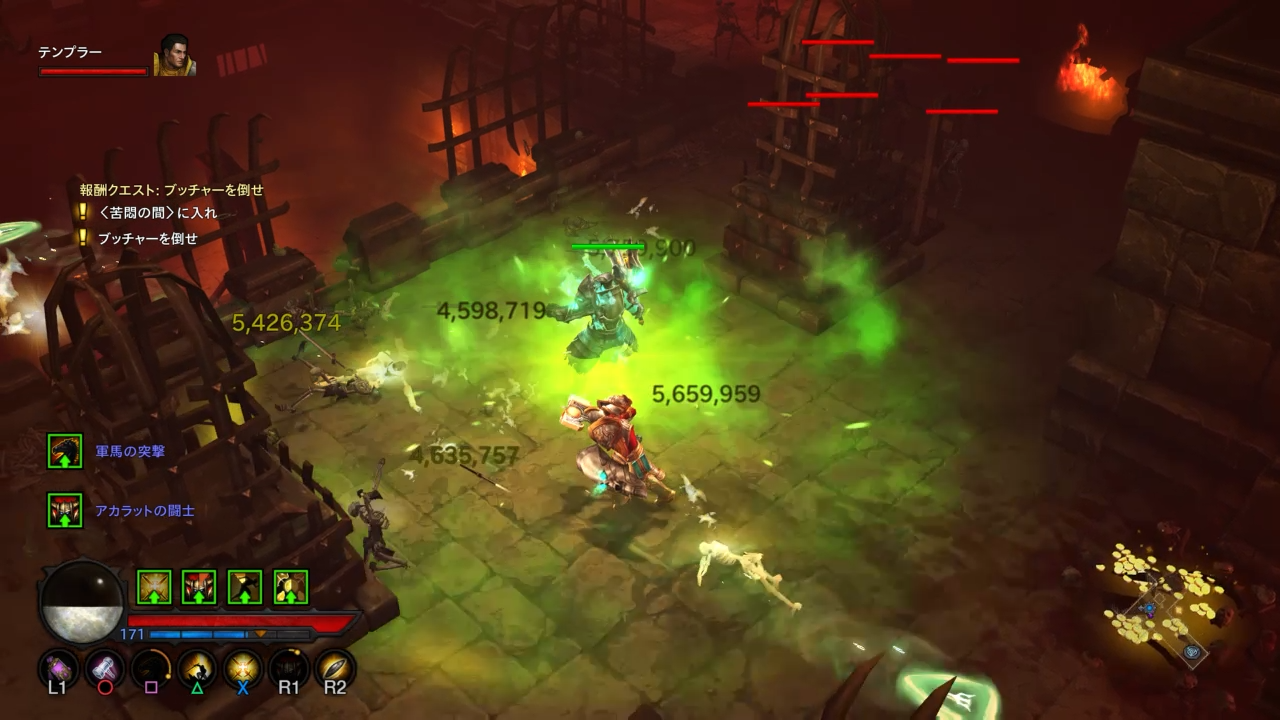Open the minimap overlay

pos(1160,610)
